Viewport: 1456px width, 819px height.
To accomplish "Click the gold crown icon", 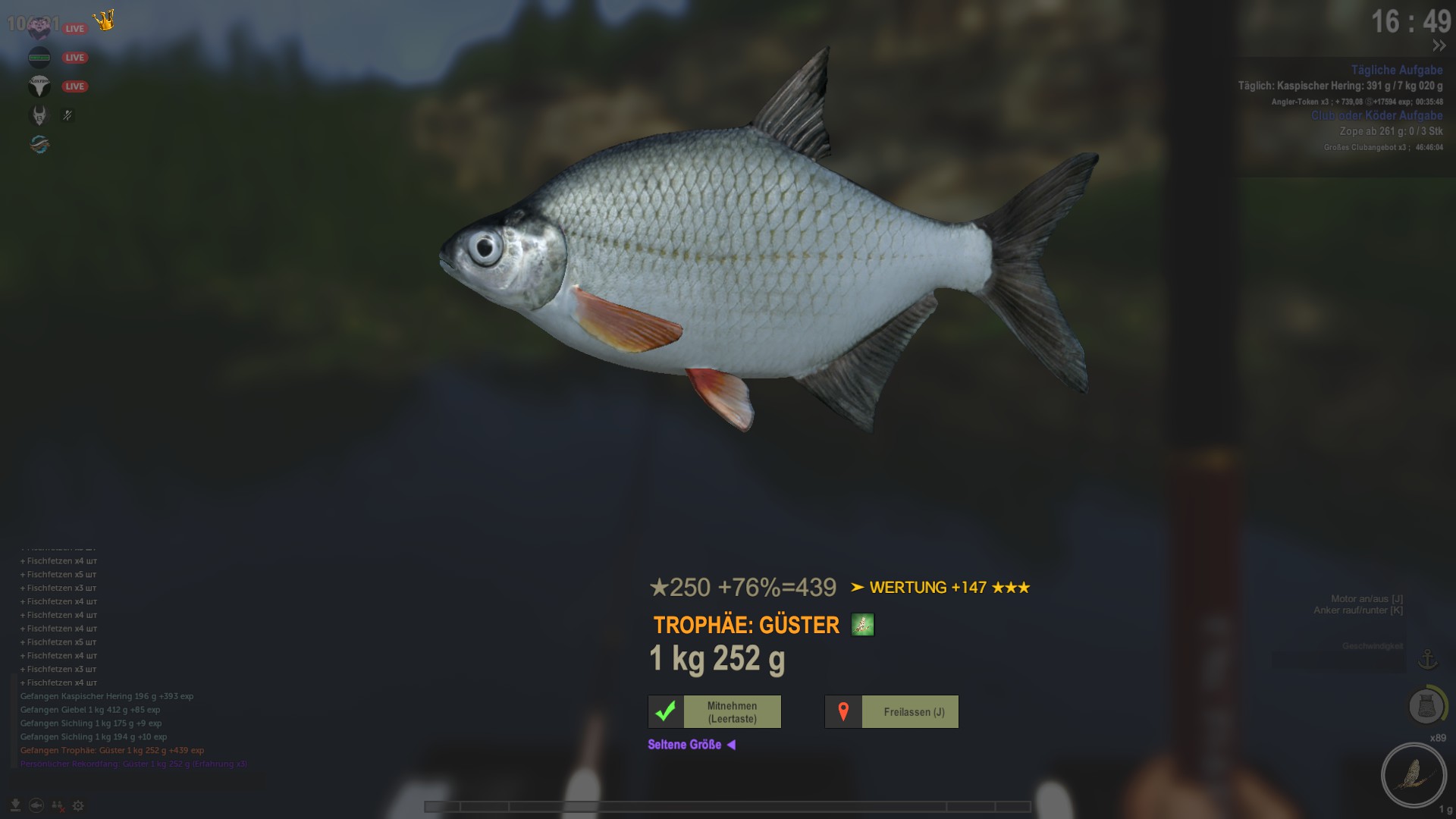I will [105, 20].
